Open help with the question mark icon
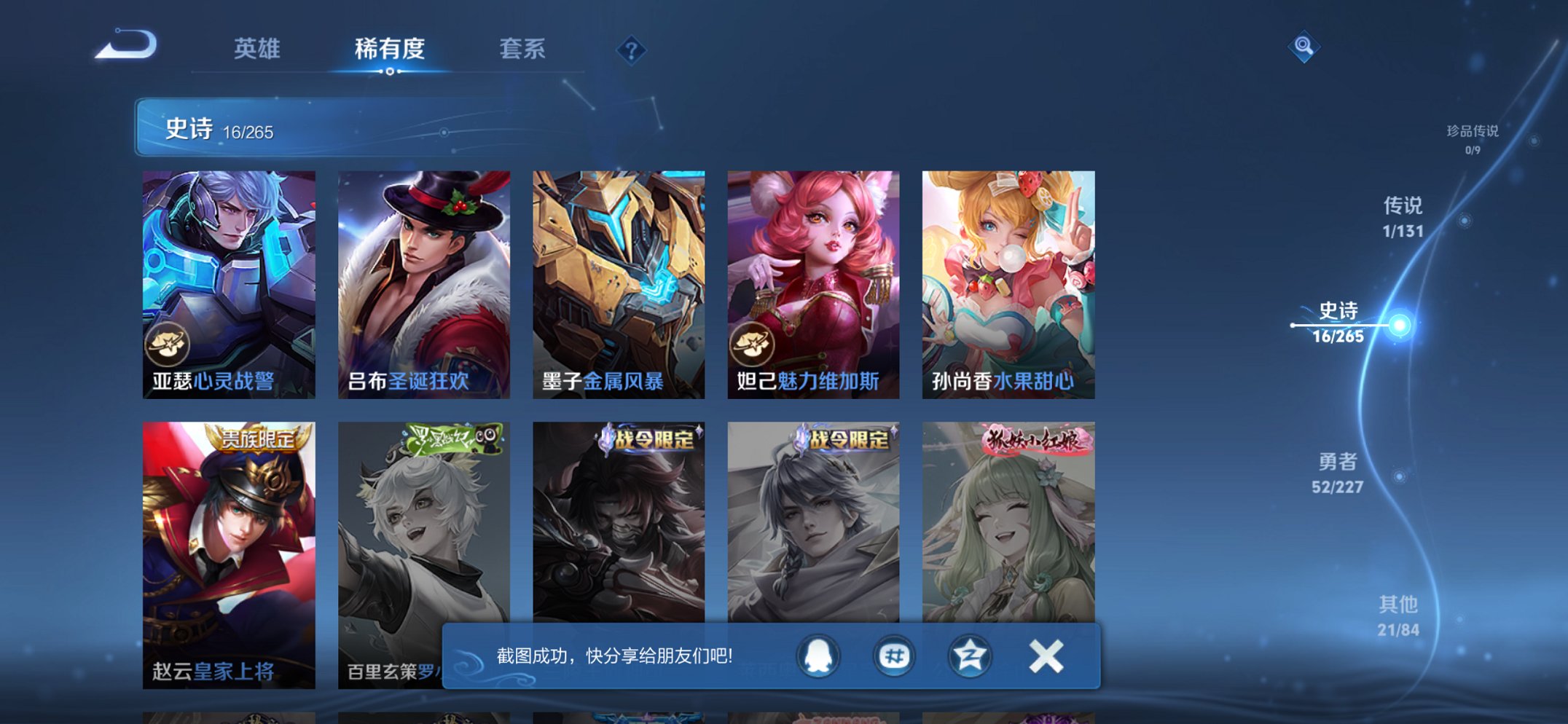Viewport: 1568px width, 724px height. pyautogui.click(x=632, y=50)
